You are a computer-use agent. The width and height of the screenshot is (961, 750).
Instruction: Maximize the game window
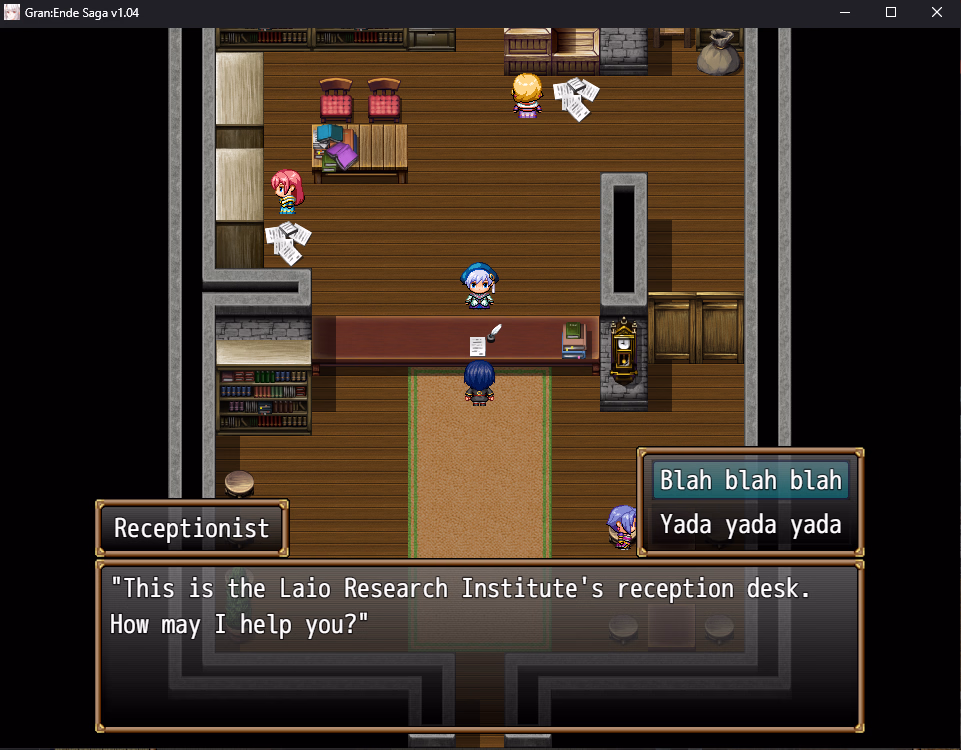(891, 13)
